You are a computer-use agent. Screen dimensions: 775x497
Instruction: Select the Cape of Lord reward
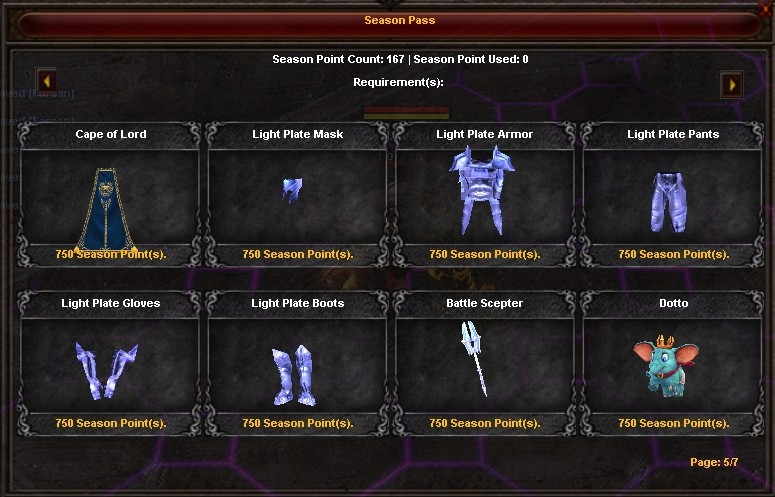[110, 200]
